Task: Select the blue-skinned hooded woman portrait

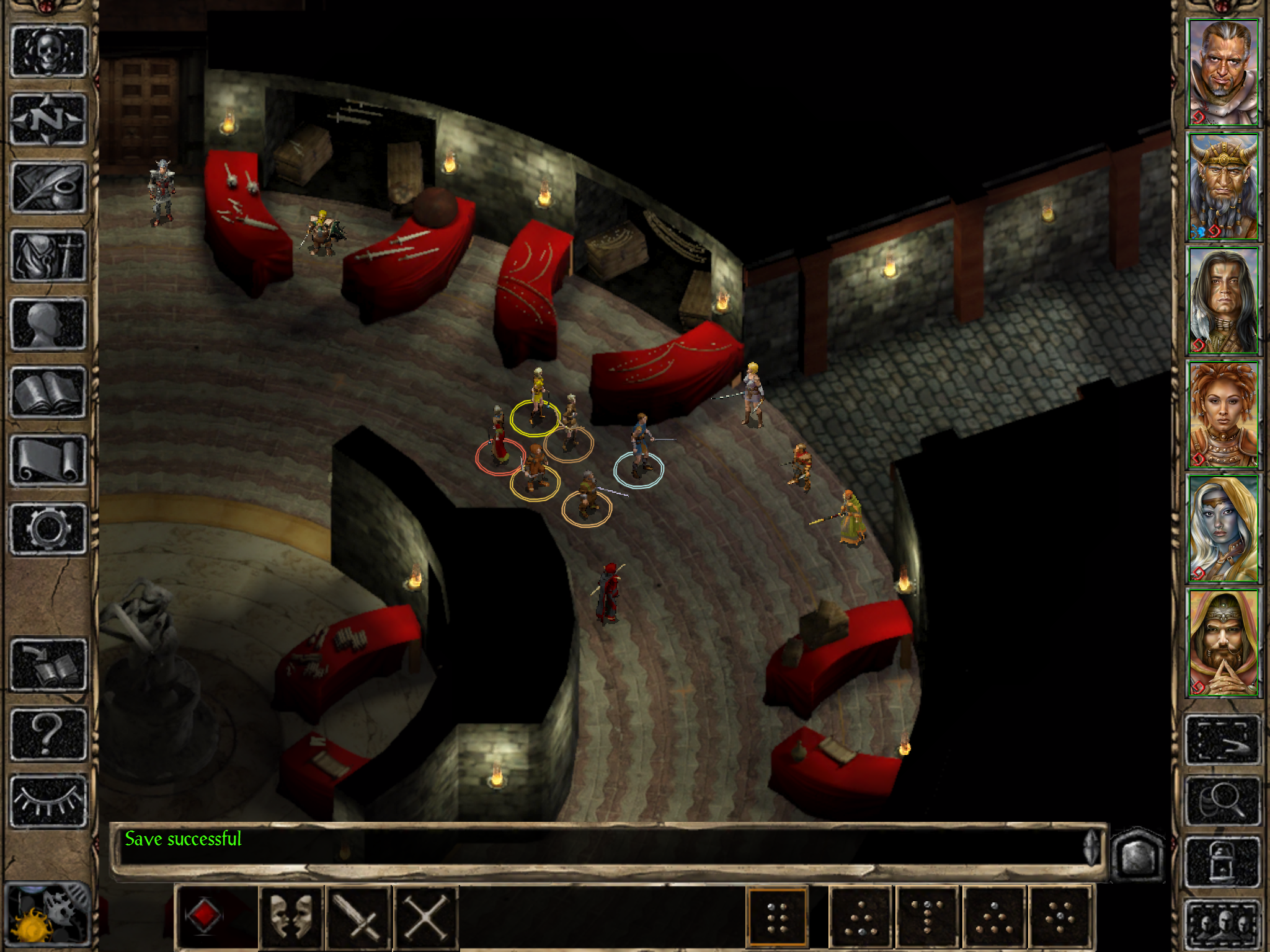Action: tap(1223, 529)
